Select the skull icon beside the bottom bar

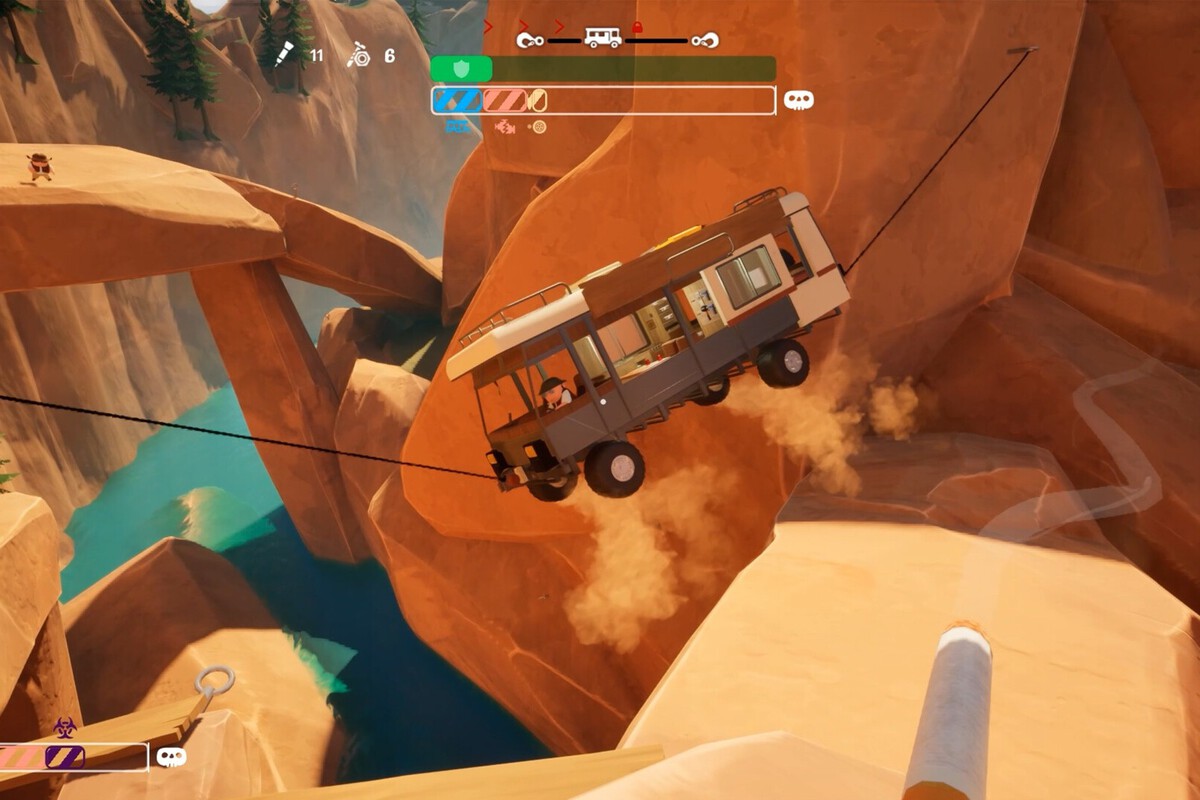[171, 756]
